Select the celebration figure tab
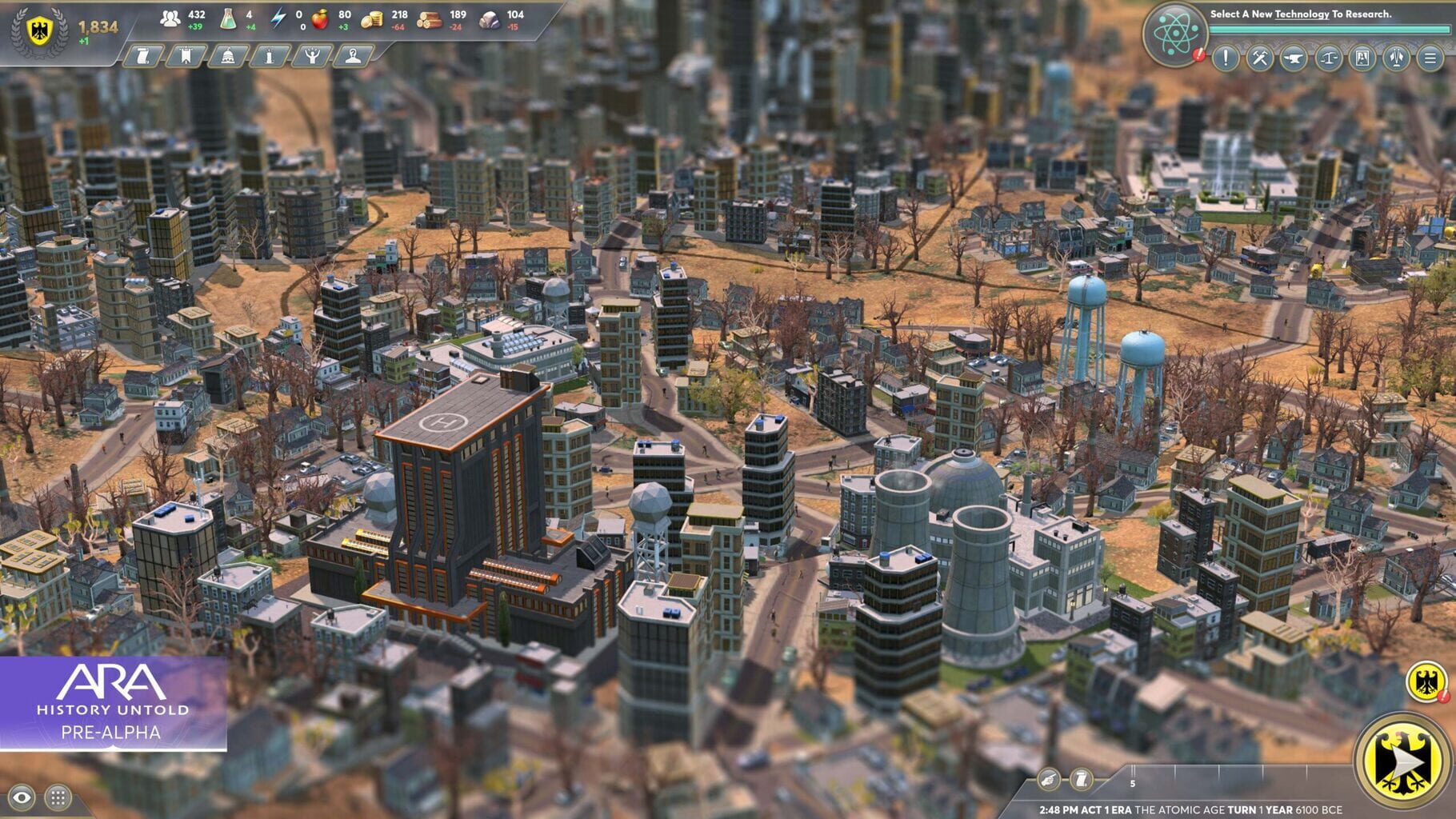 pos(312,56)
